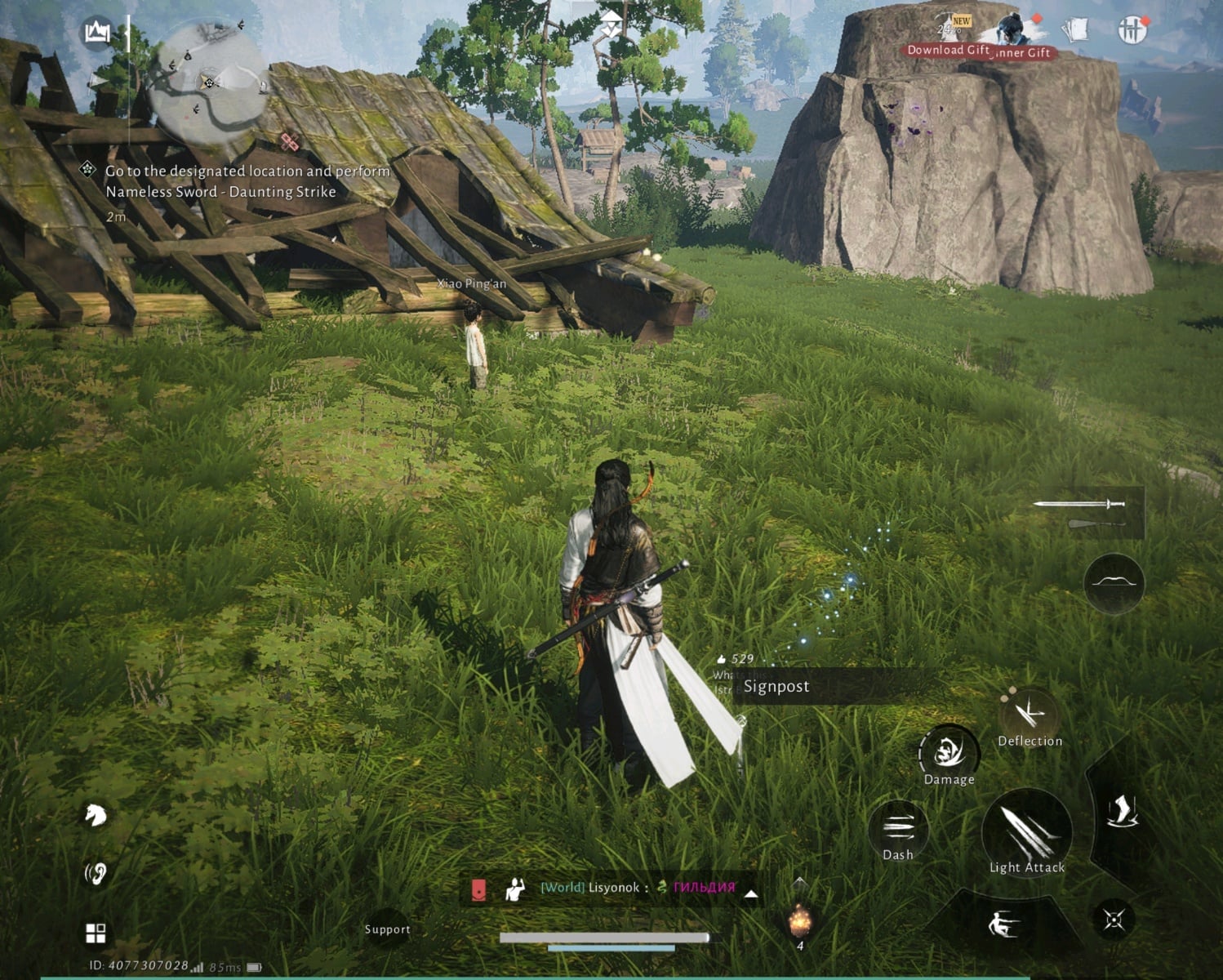Execute a Light Attack

click(x=1026, y=833)
